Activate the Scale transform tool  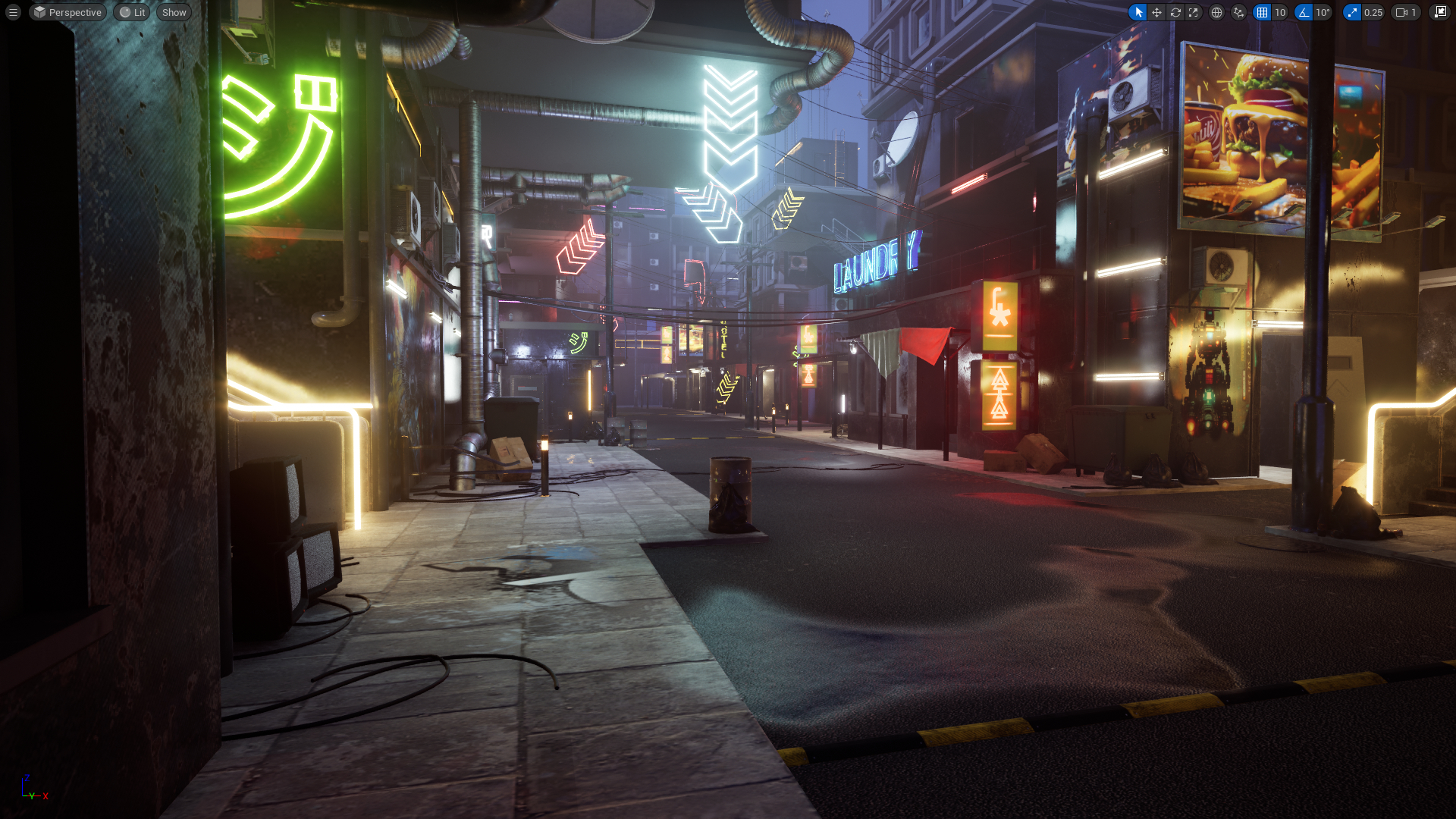1194,12
